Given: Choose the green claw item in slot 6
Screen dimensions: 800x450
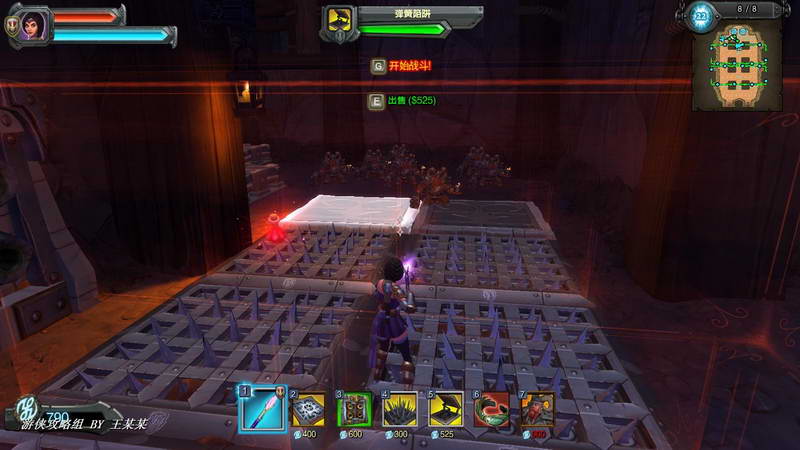Looking at the screenshot, I should coord(492,410).
